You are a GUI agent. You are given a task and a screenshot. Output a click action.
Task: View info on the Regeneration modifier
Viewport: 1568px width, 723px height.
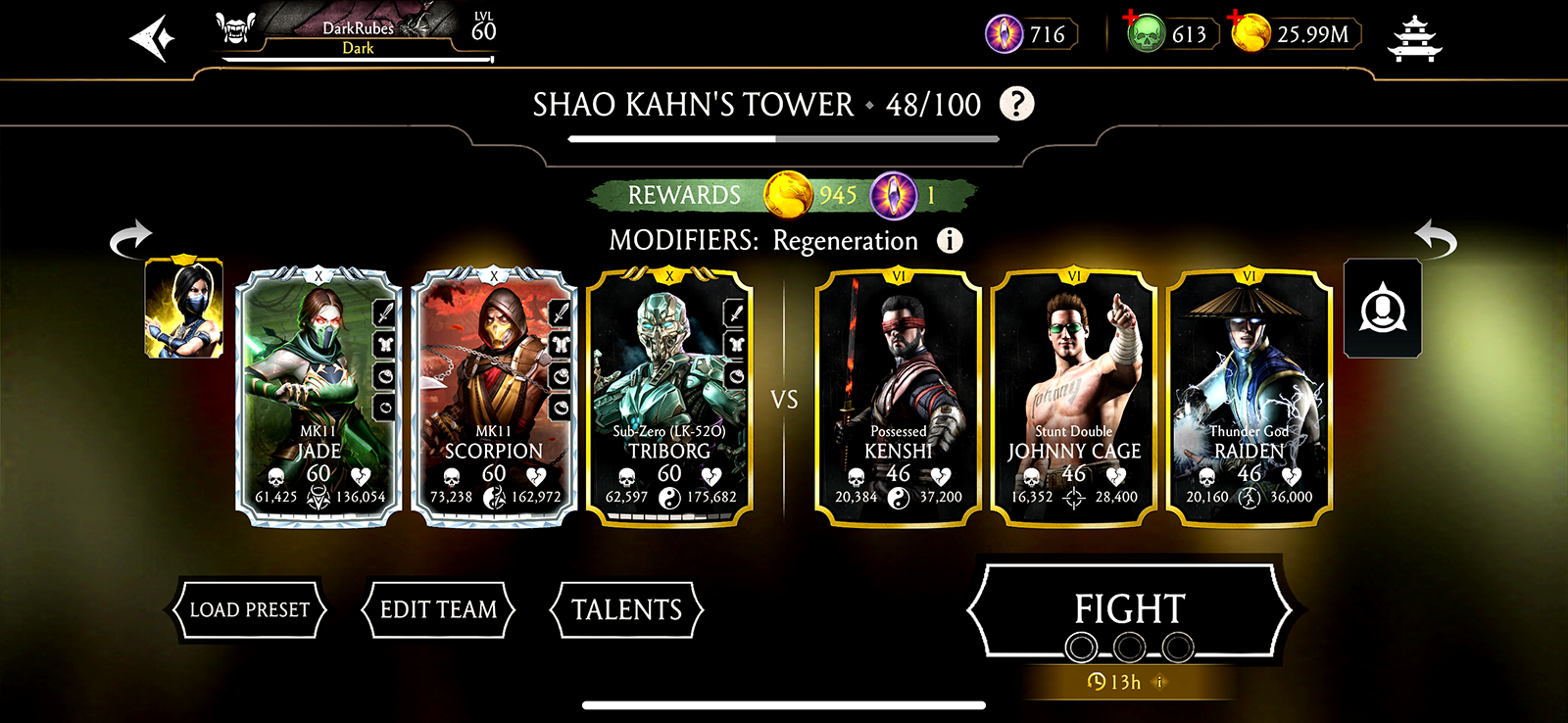click(x=949, y=241)
